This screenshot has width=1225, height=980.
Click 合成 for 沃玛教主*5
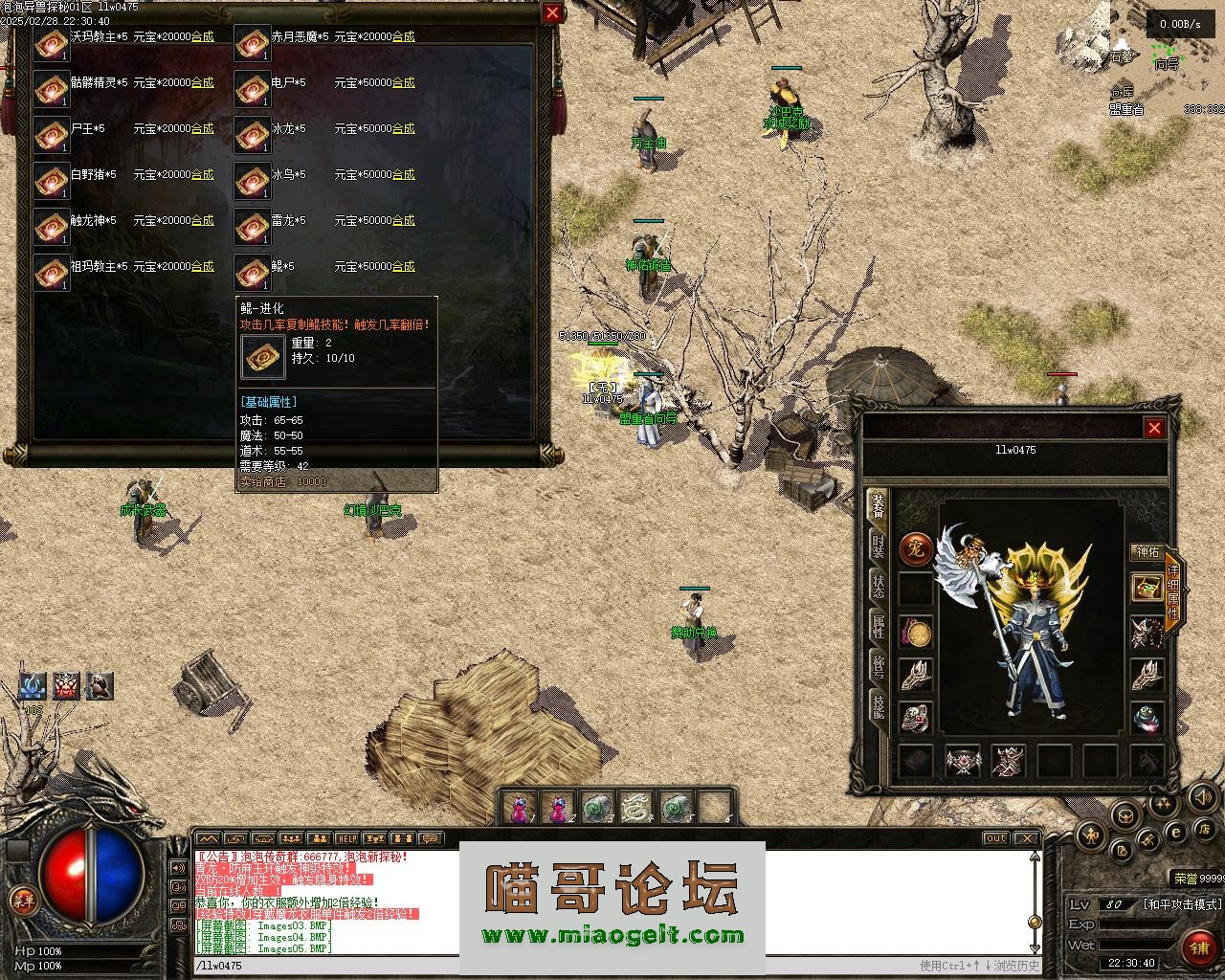(x=202, y=36)
